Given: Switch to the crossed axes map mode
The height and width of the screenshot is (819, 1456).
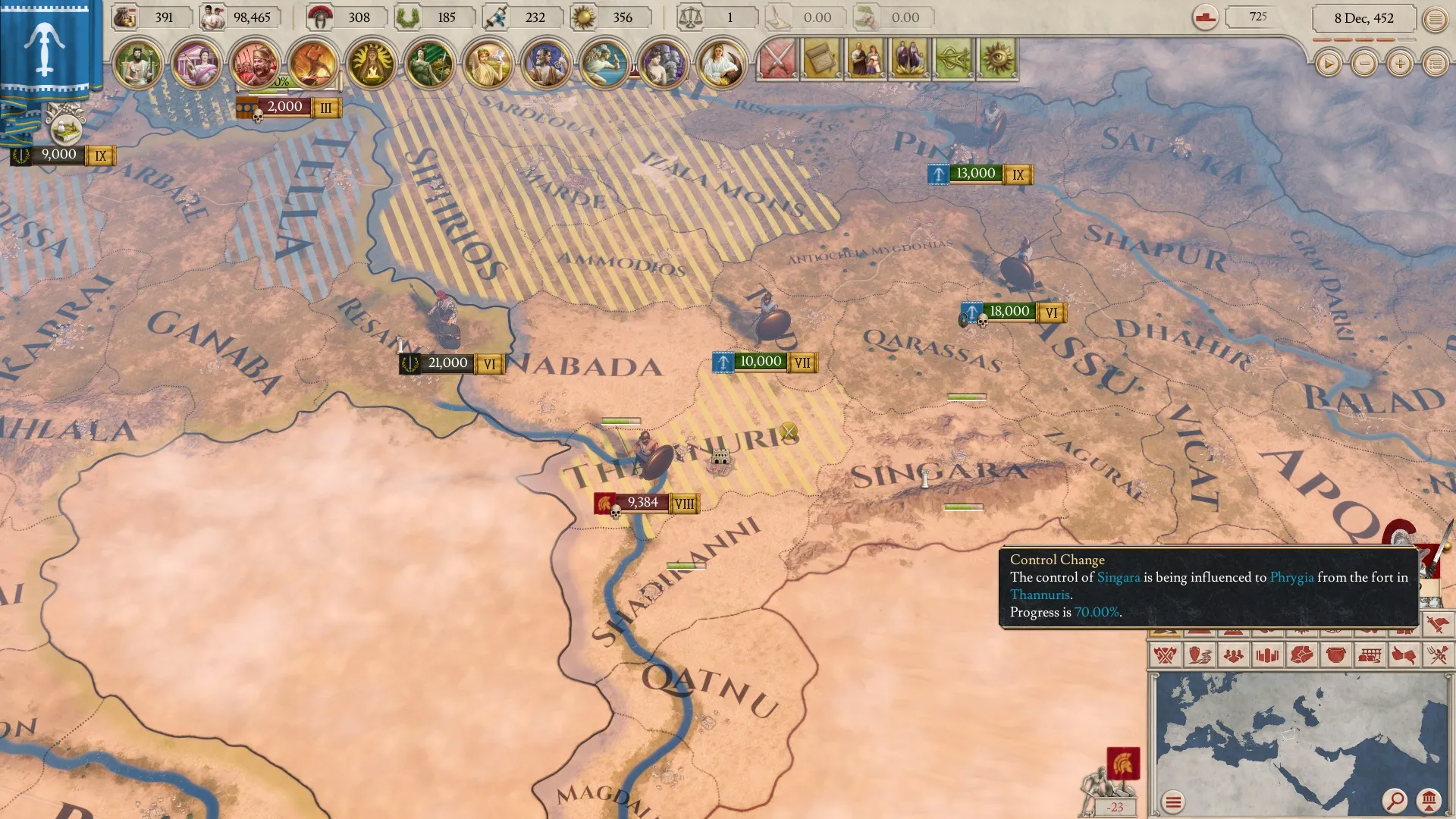Looking at the screenshot, I should [x=1166, y=654].
